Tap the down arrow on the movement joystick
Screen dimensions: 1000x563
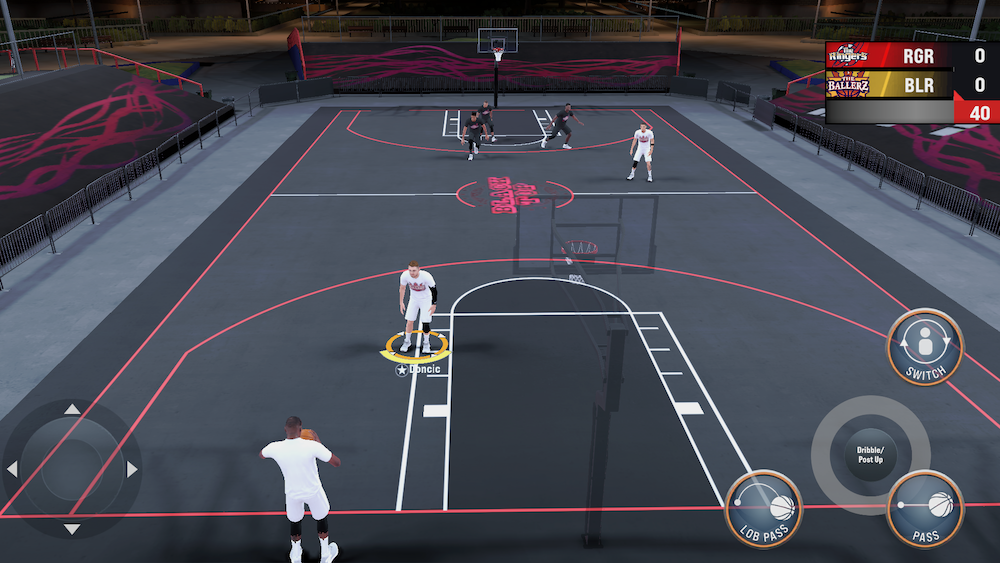pos(72,528)
